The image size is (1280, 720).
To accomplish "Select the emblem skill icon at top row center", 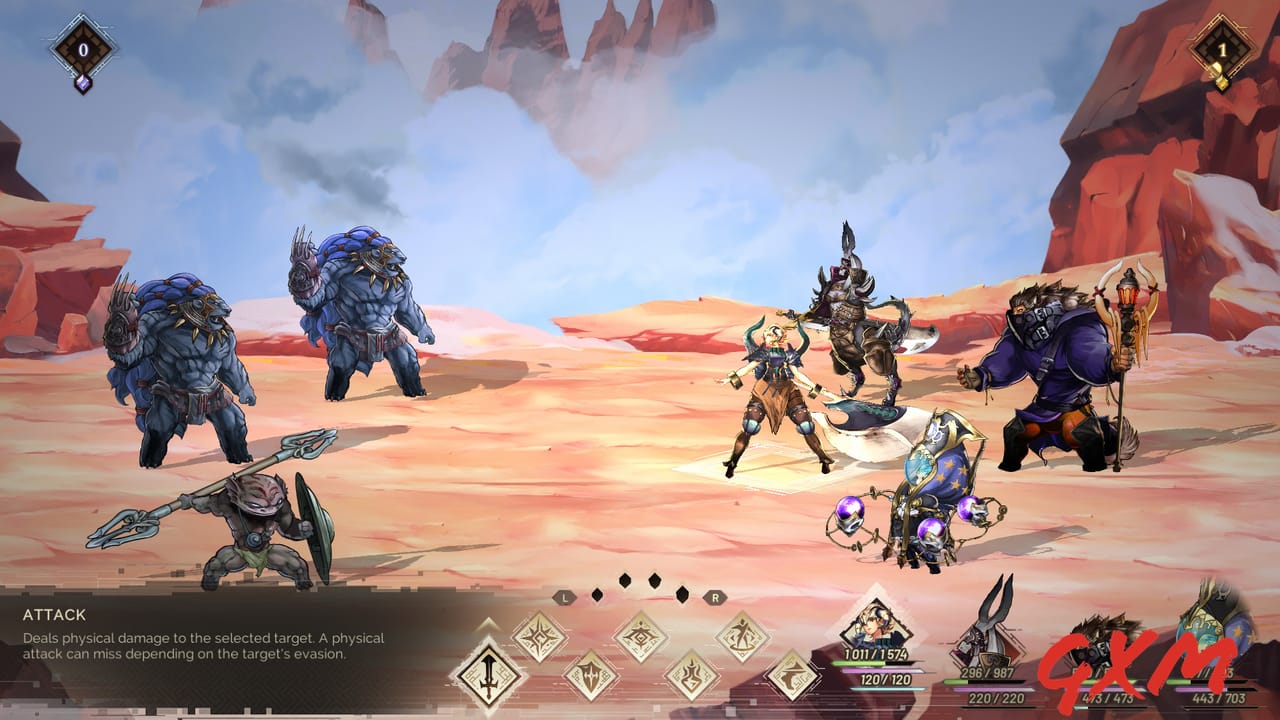I will [640, 635].
